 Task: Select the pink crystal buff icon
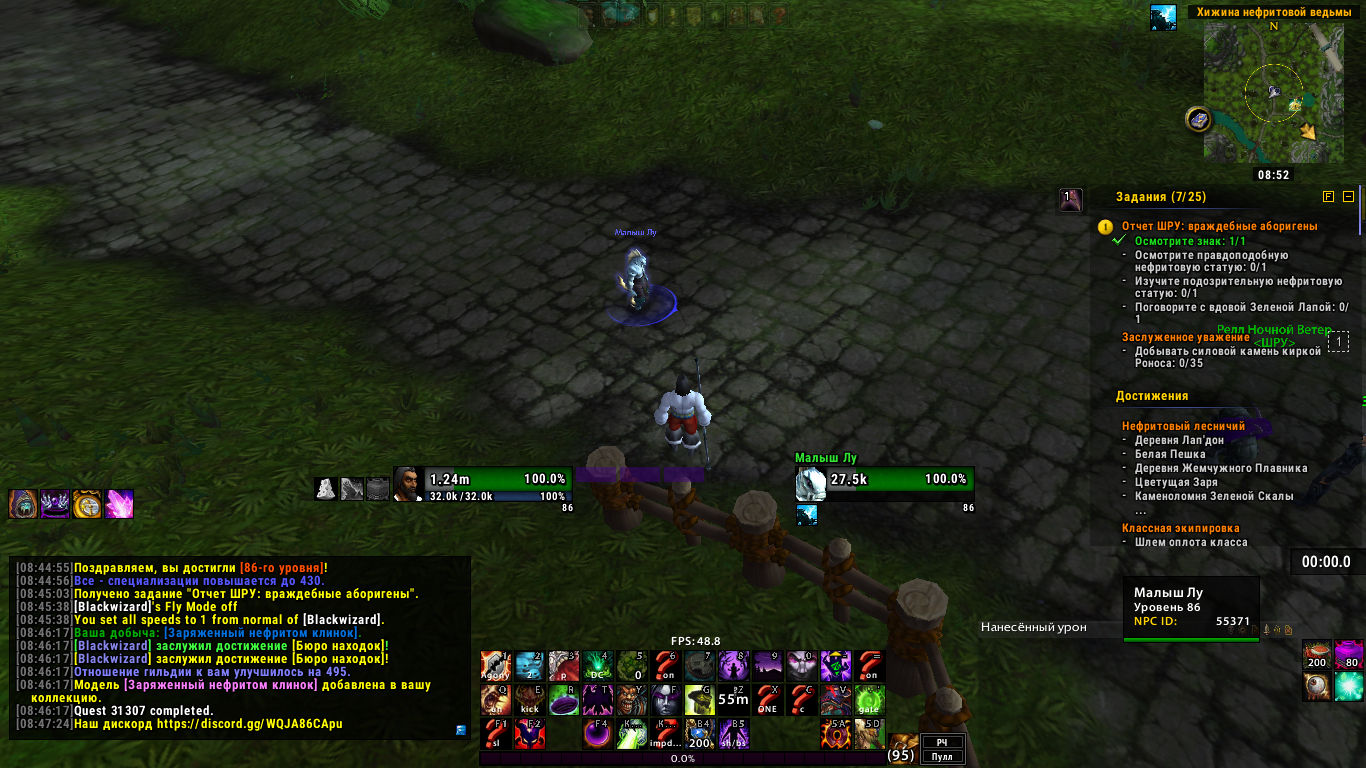120,503
